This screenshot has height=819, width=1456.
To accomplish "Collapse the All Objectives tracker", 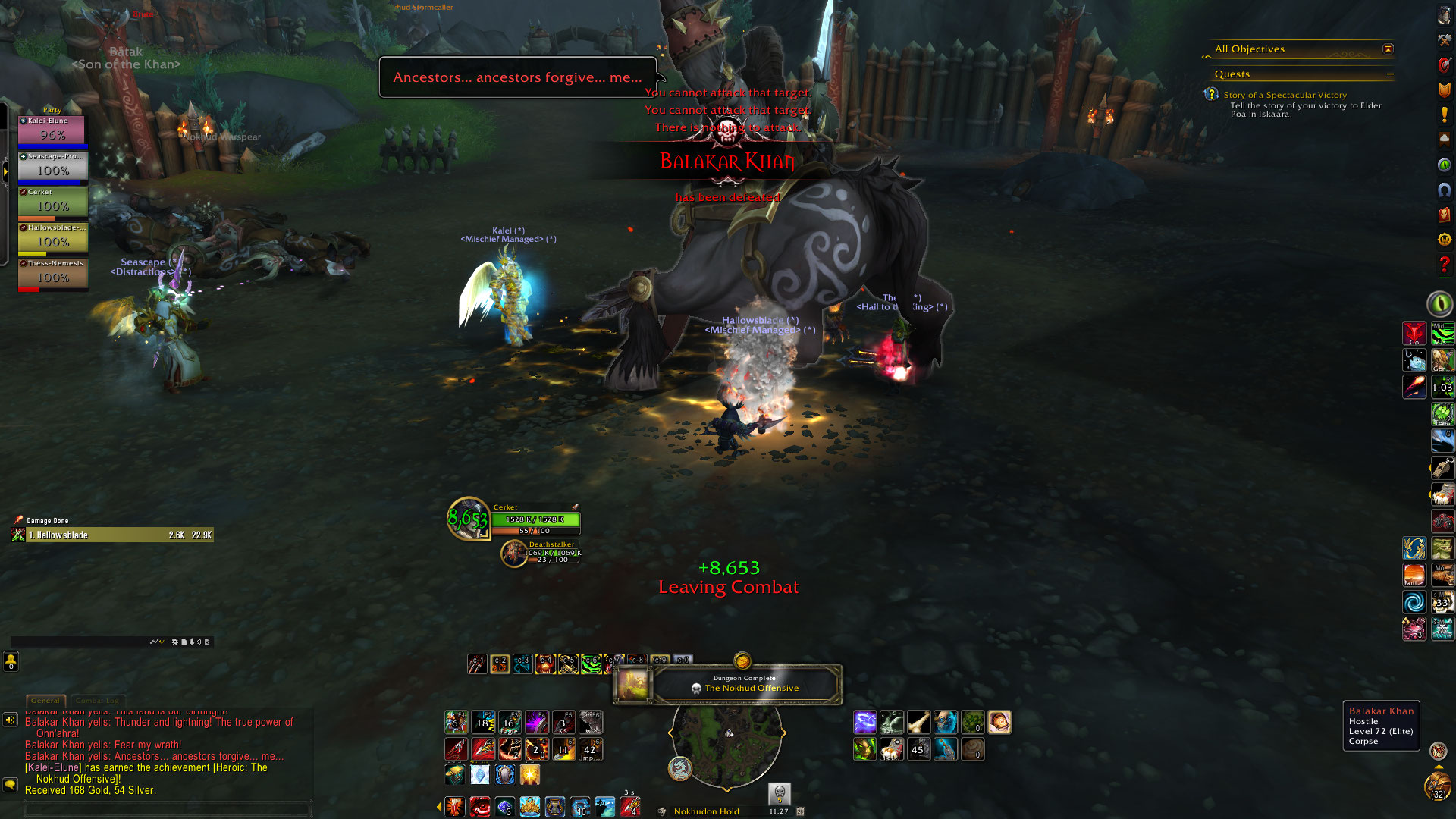I will tap(1388, 49).
